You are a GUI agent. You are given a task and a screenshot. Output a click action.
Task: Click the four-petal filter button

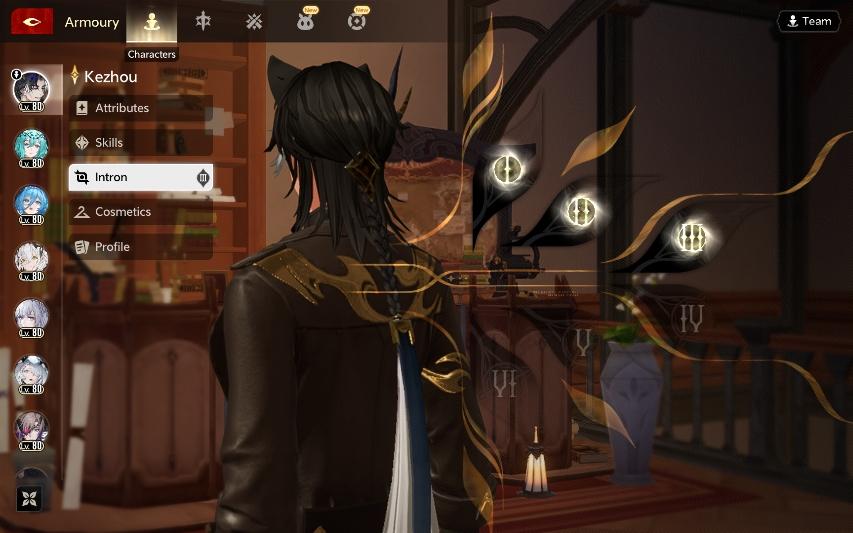coord(31,498)
